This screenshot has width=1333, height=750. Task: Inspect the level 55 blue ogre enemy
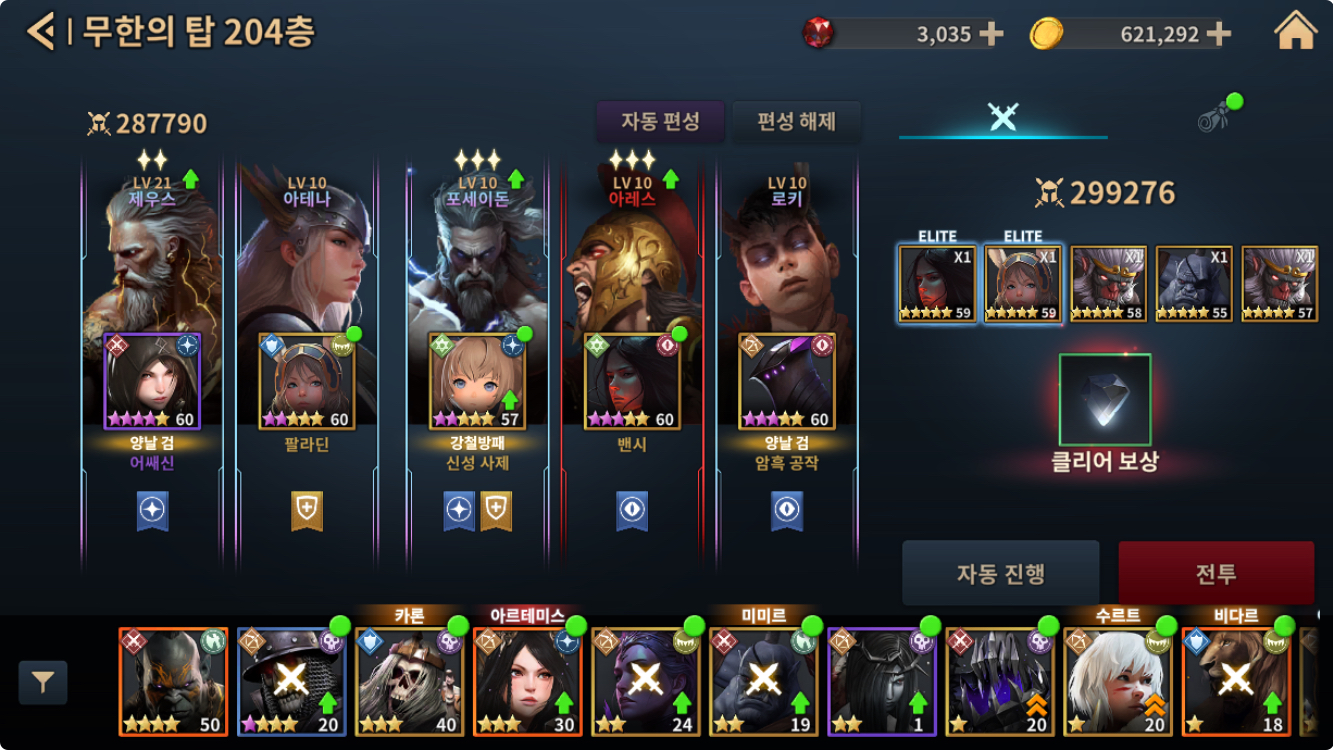coord(1194,284)
